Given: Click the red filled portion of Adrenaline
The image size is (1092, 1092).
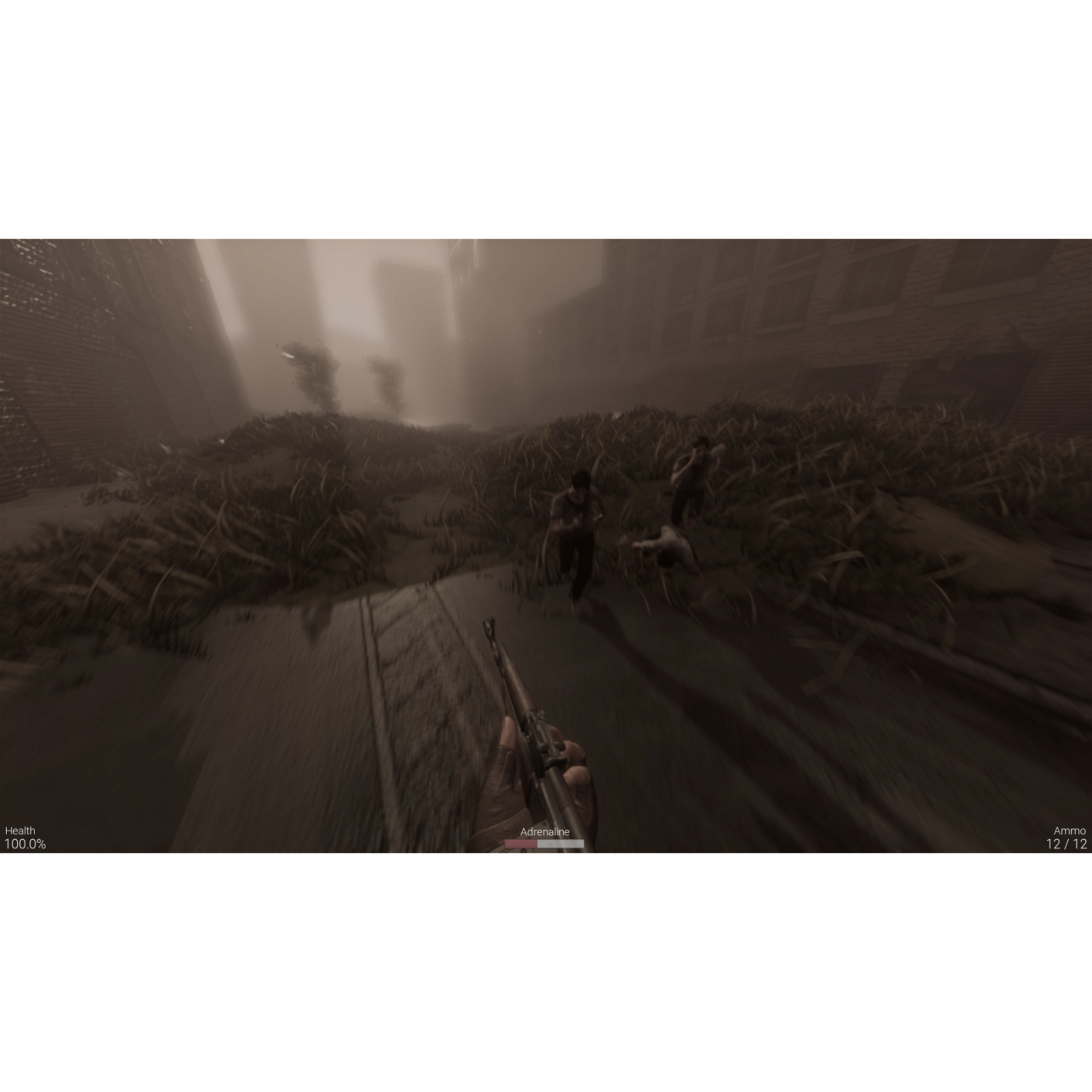Looking at the screenshot, I should [522, 843].
